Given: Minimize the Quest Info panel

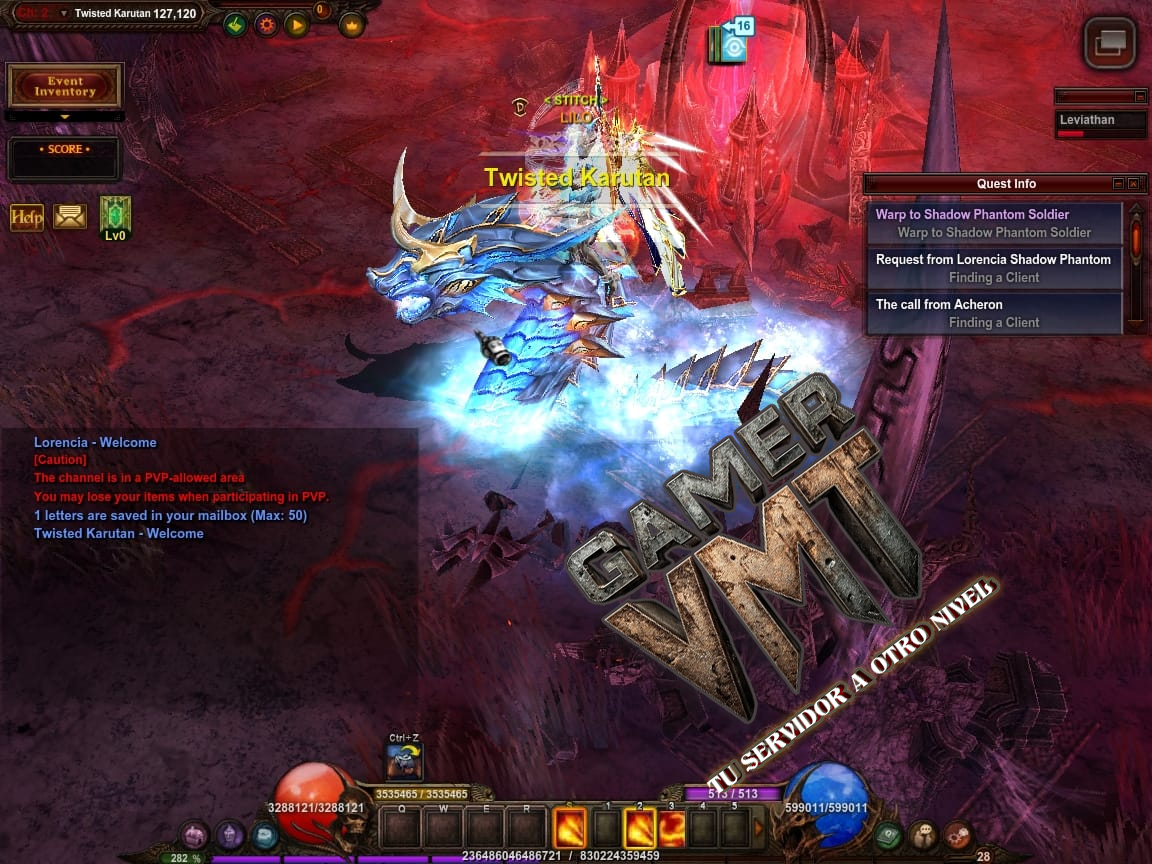Looking at the screenshot, I should click(x=1118, y=184).
